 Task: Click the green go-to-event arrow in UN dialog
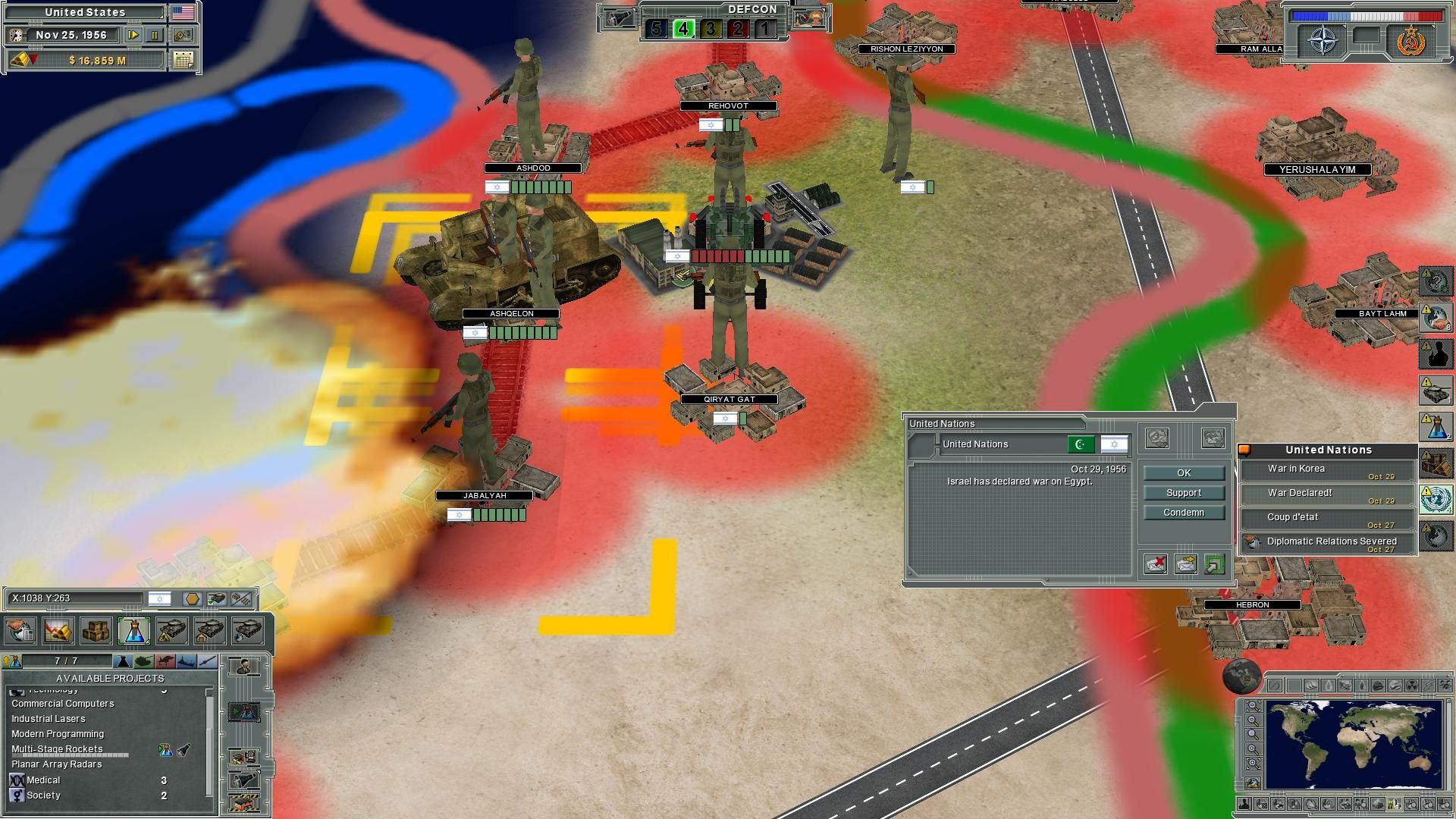1213,565
